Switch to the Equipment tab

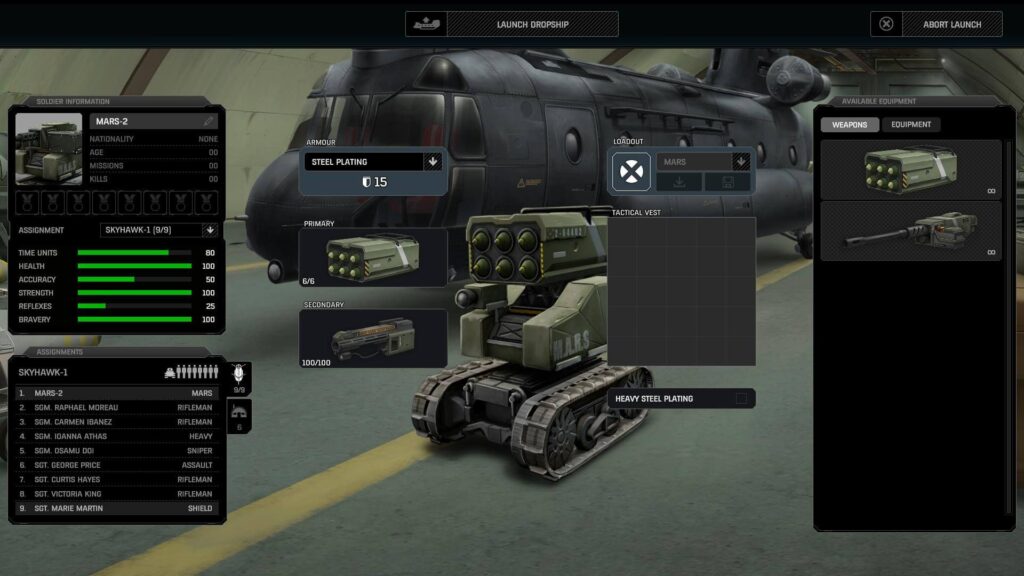[x=911, y=125]
